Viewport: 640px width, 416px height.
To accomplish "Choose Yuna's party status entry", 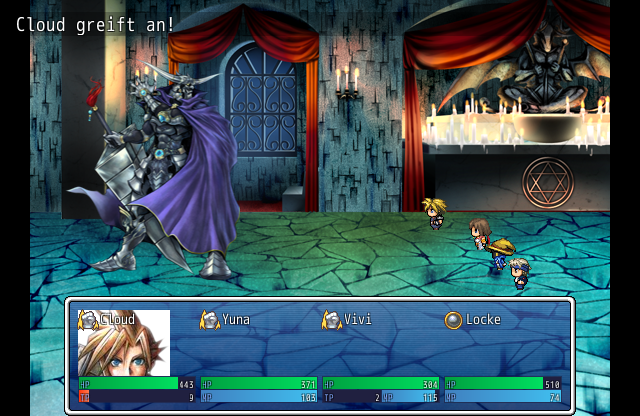I will pos(236,320).
